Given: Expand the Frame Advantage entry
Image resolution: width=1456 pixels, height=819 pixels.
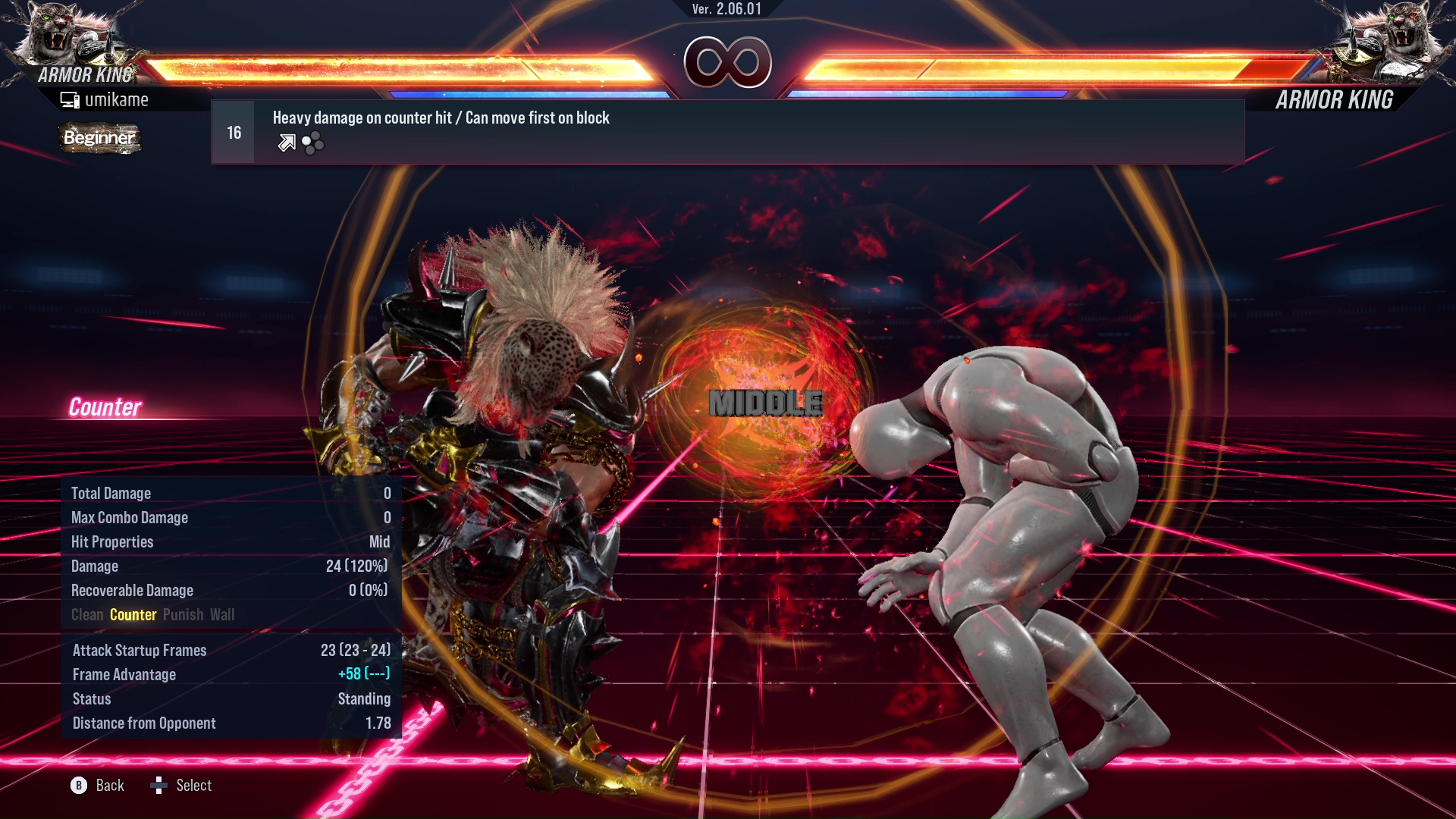Looking at the screenshot, I should (x=124, y=674).
